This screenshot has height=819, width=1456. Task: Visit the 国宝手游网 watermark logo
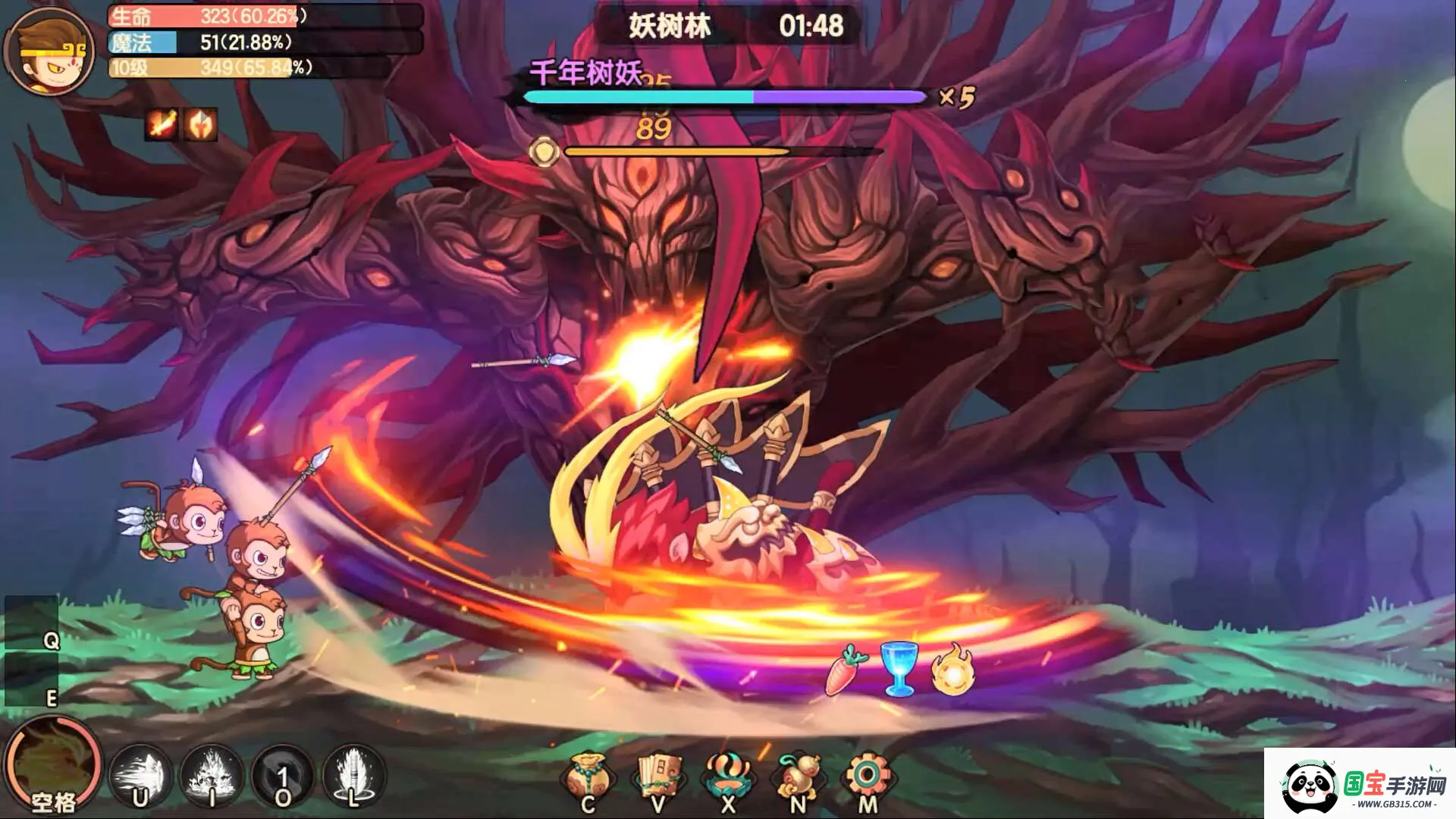point(1361,786)
